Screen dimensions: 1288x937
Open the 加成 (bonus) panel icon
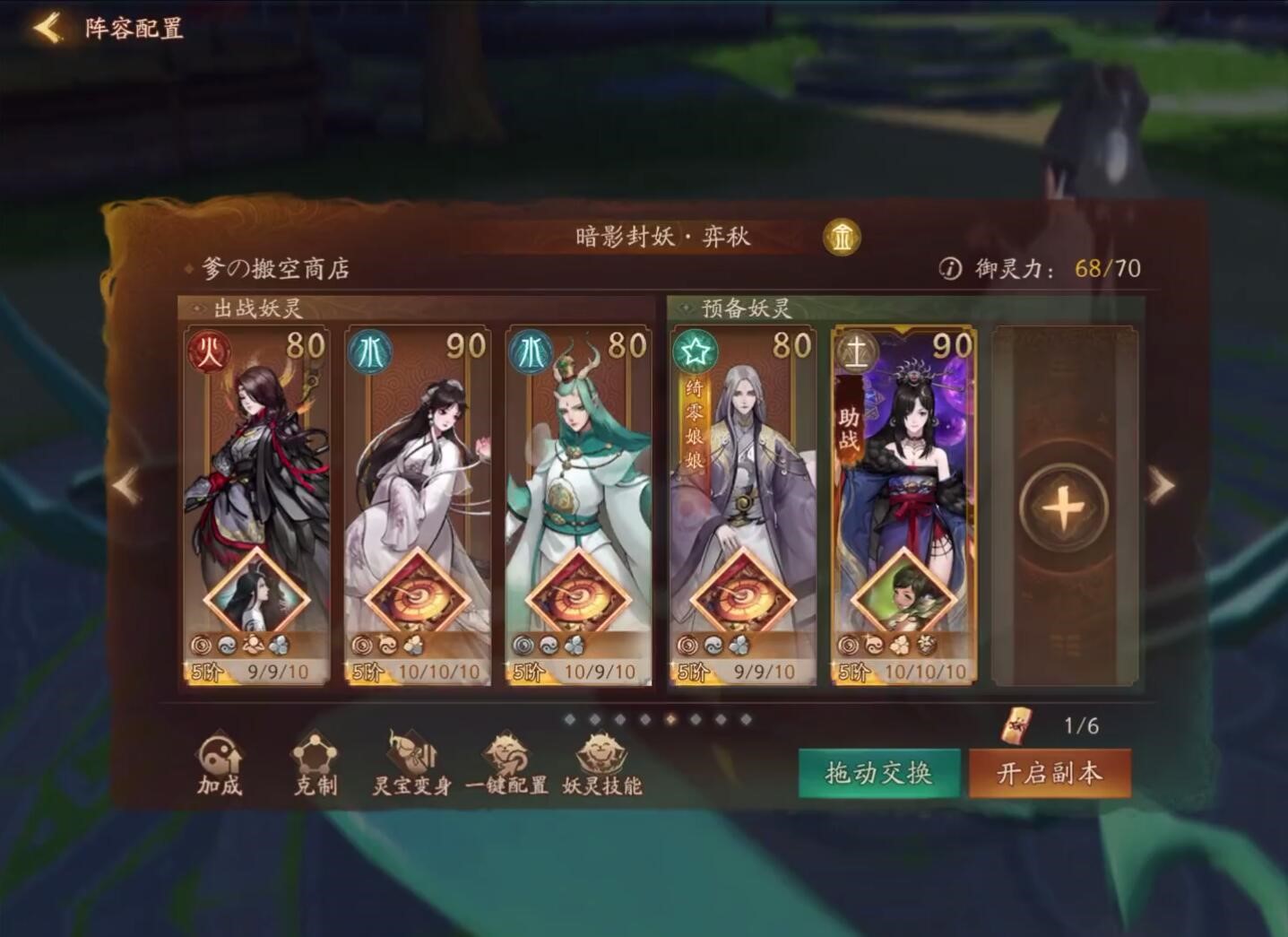(x=220, y=767)
